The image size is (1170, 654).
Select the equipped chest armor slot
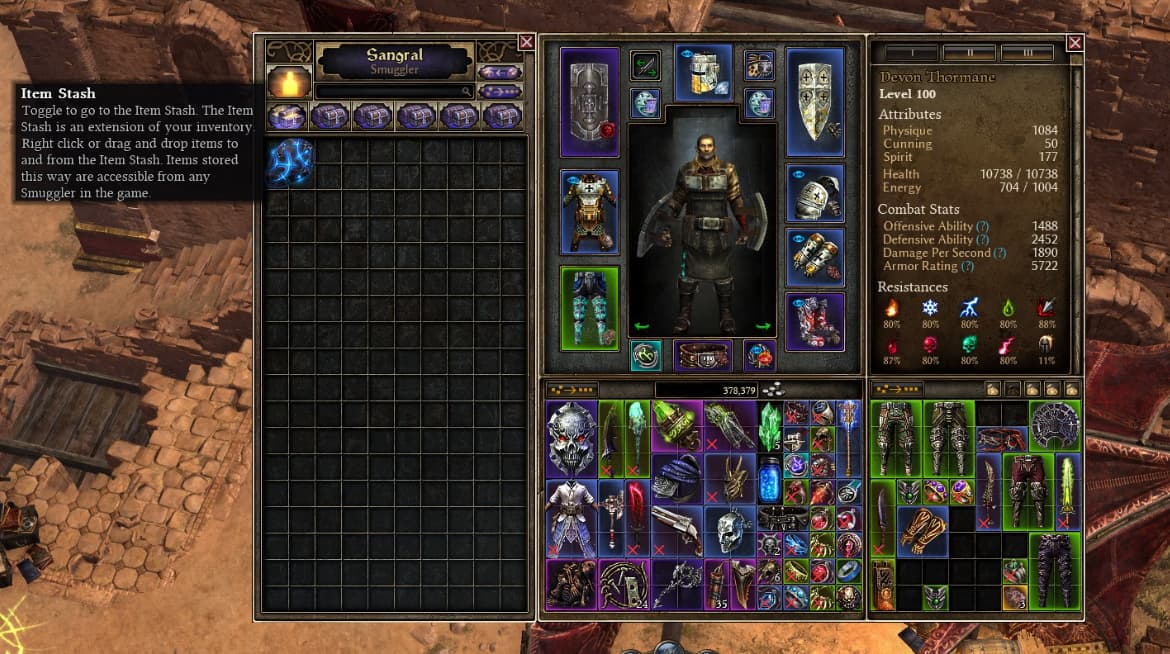click(x=589, y=212)
